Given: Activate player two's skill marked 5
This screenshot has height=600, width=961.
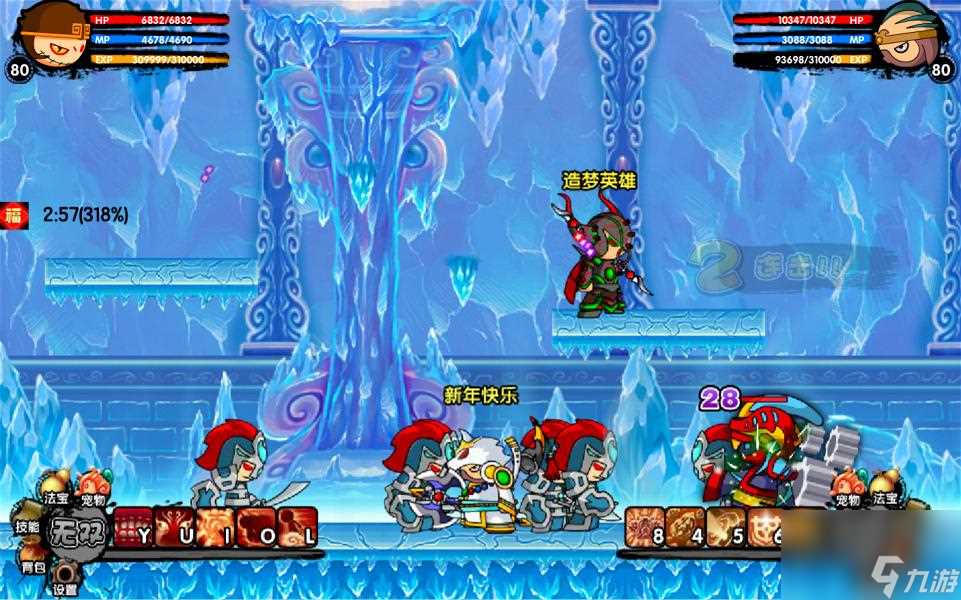Looking at the screenshot, I should (x=725, y=528).
